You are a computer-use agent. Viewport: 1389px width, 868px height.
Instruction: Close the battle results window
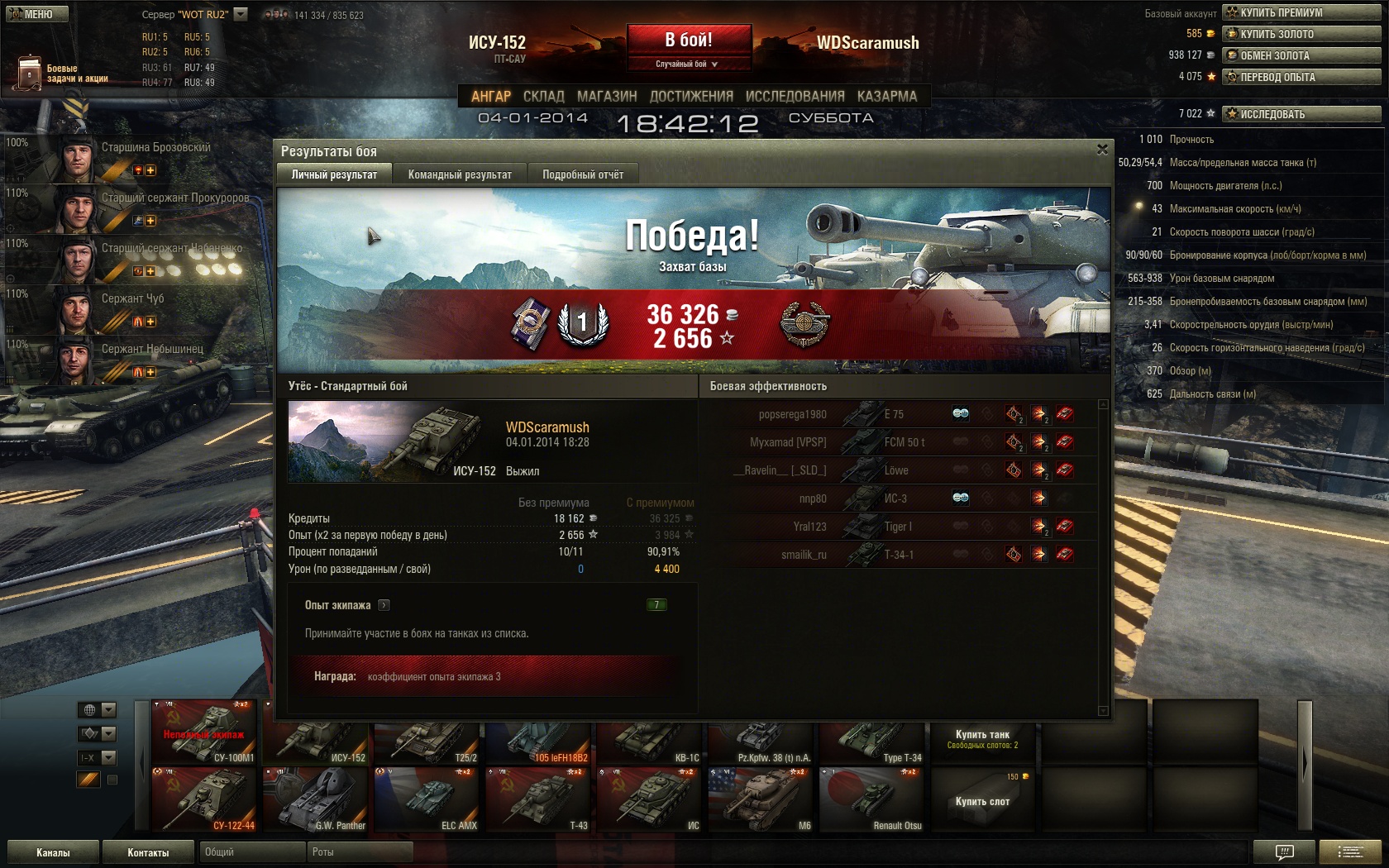pos(1101,150)
